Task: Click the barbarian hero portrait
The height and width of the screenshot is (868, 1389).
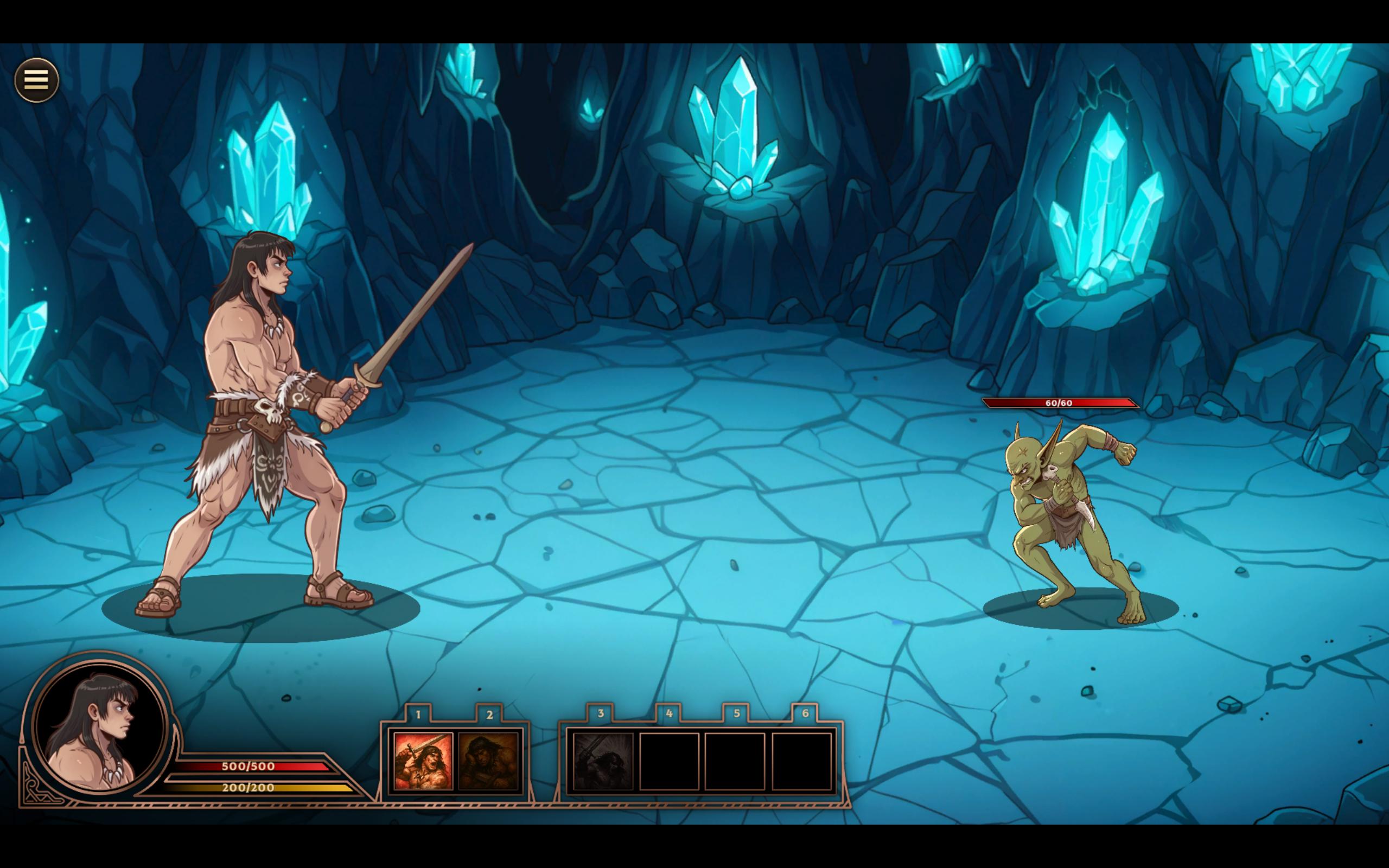Action: [99, 728]
